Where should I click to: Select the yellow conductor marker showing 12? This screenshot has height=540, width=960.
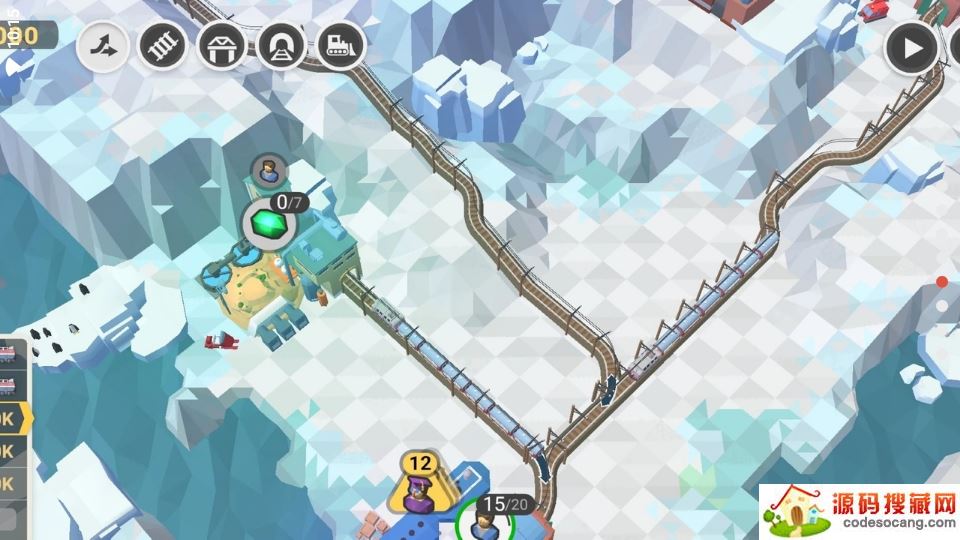click(420, 480)
